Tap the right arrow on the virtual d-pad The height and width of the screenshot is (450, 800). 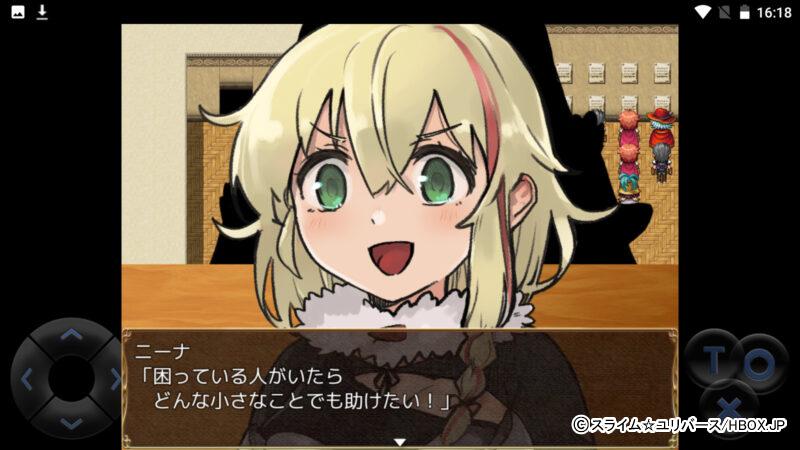pos(113,379)
